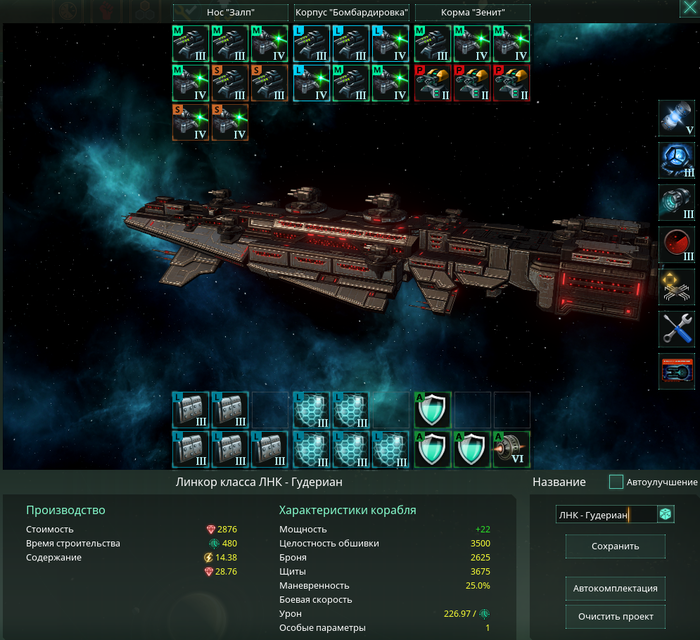The height and width of the screenshot is (640, 700).
Task: Open the Корпус "Бомбардировка" section dropdown
Action: (350, 12)
